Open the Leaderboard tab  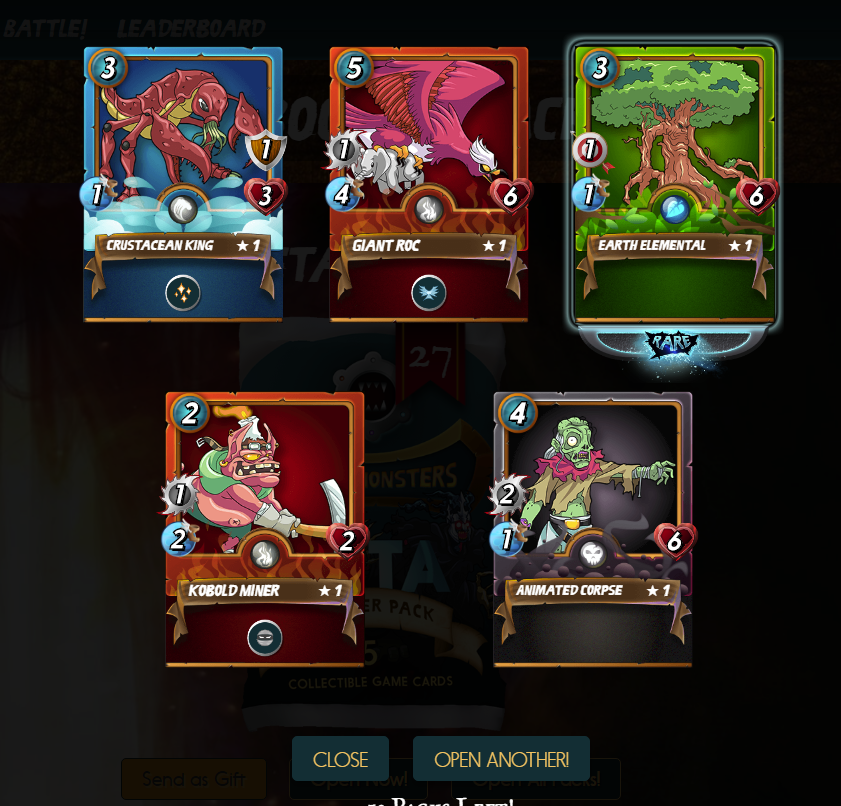click(x=191, y=28)
